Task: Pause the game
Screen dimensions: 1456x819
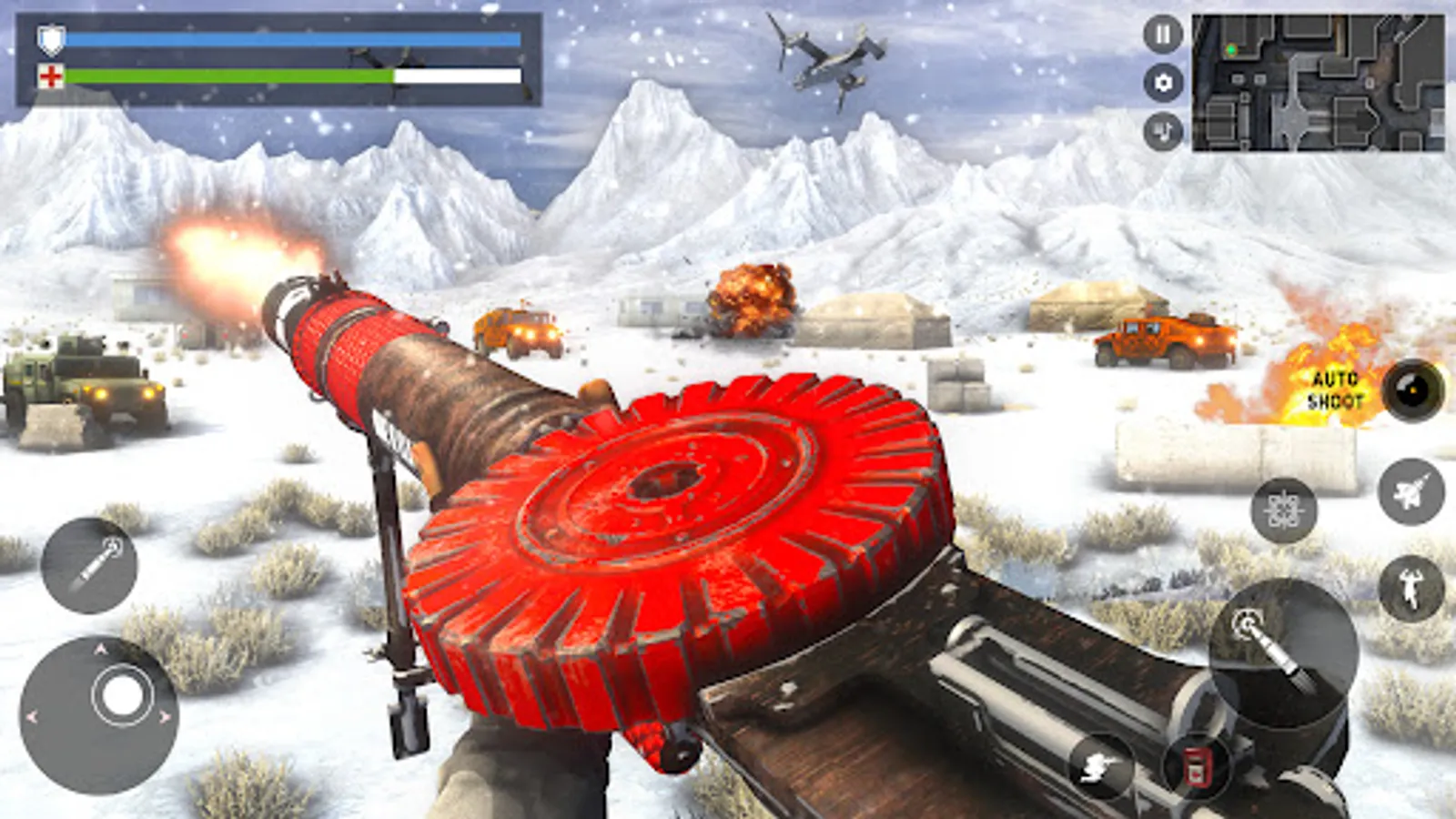Action: tap(1162, 36)
